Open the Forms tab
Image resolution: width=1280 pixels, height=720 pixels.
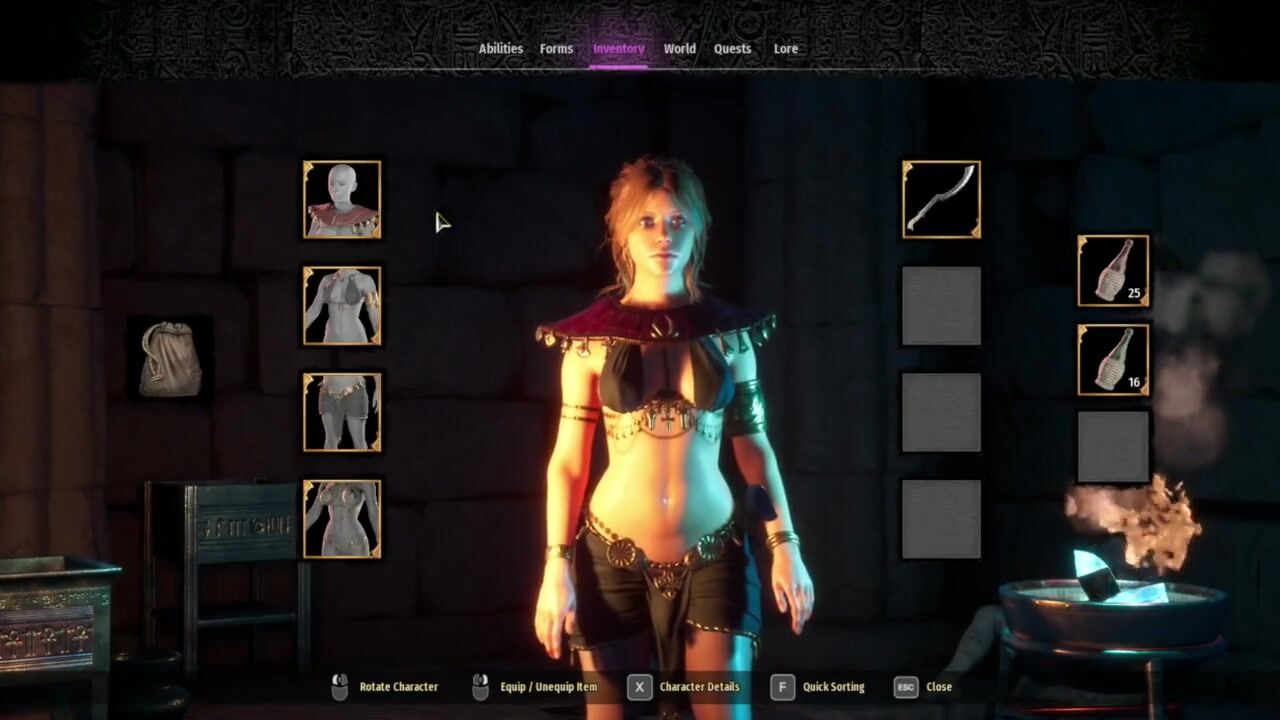(556, 49)
